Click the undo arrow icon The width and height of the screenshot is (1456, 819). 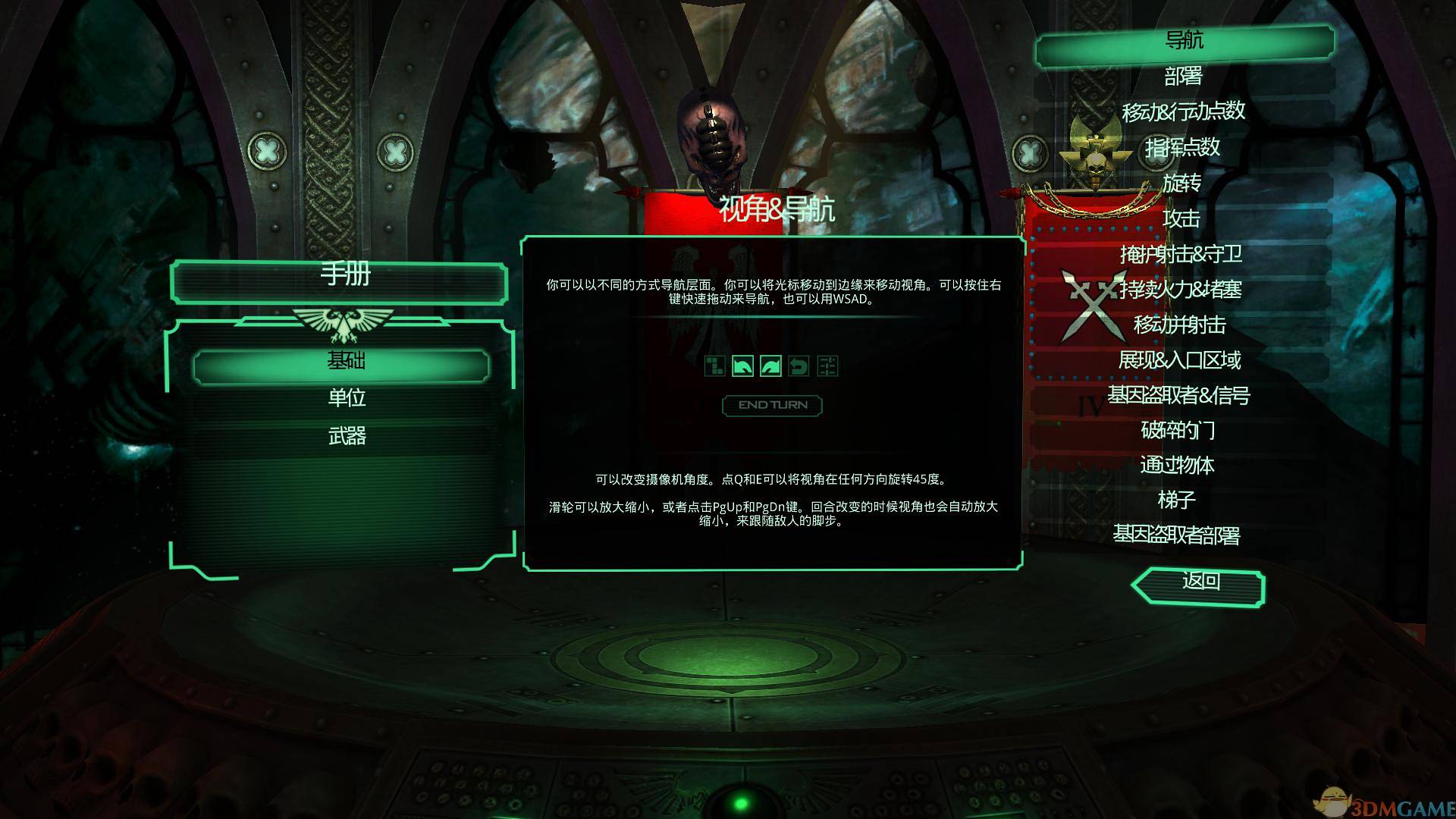pos(799,366)
